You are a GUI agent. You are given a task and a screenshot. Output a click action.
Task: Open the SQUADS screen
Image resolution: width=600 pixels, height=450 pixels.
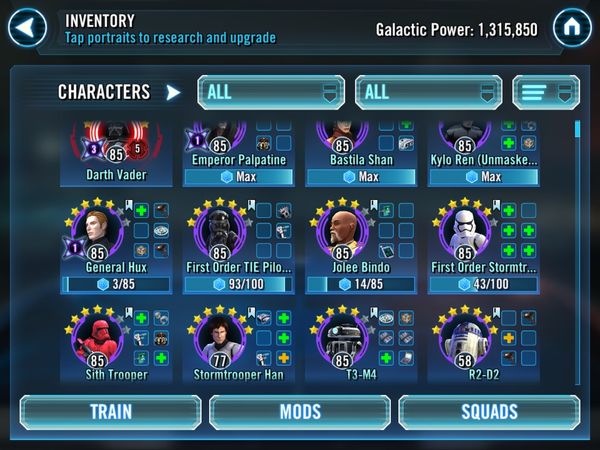point(489,412)
